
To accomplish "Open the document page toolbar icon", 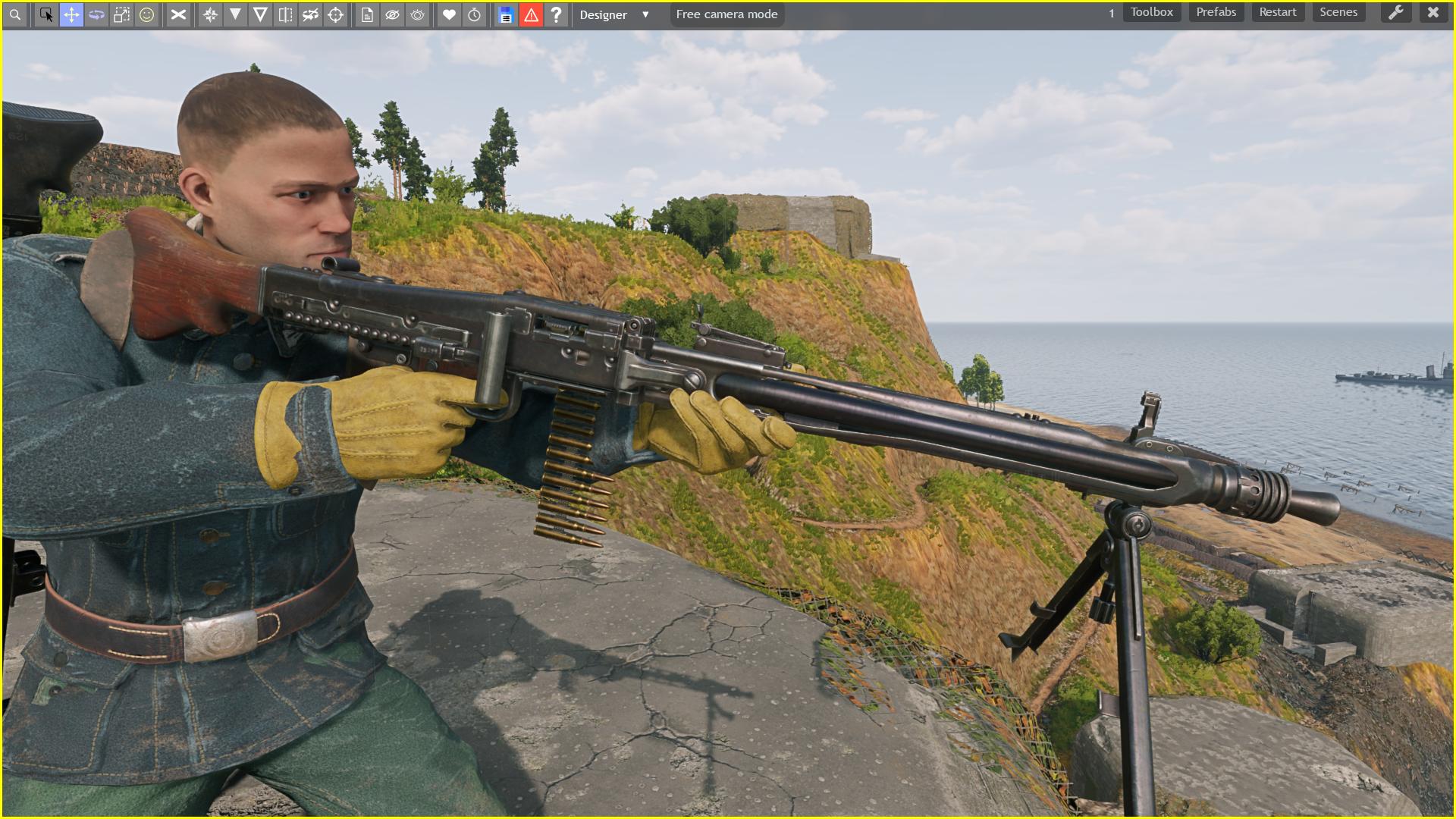I will click(x=367, y=14).
